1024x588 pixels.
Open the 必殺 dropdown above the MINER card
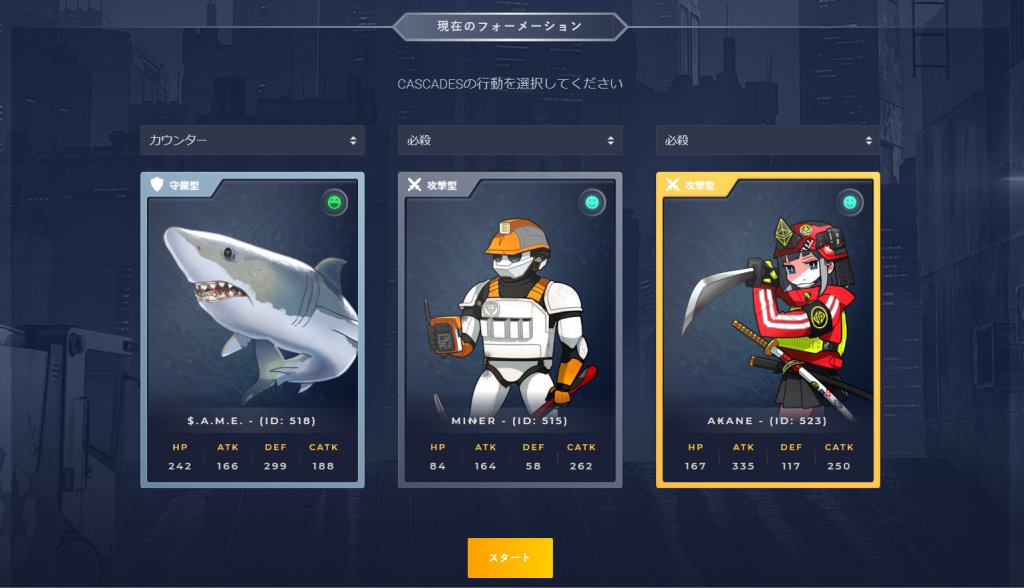(x=510, y=140)
